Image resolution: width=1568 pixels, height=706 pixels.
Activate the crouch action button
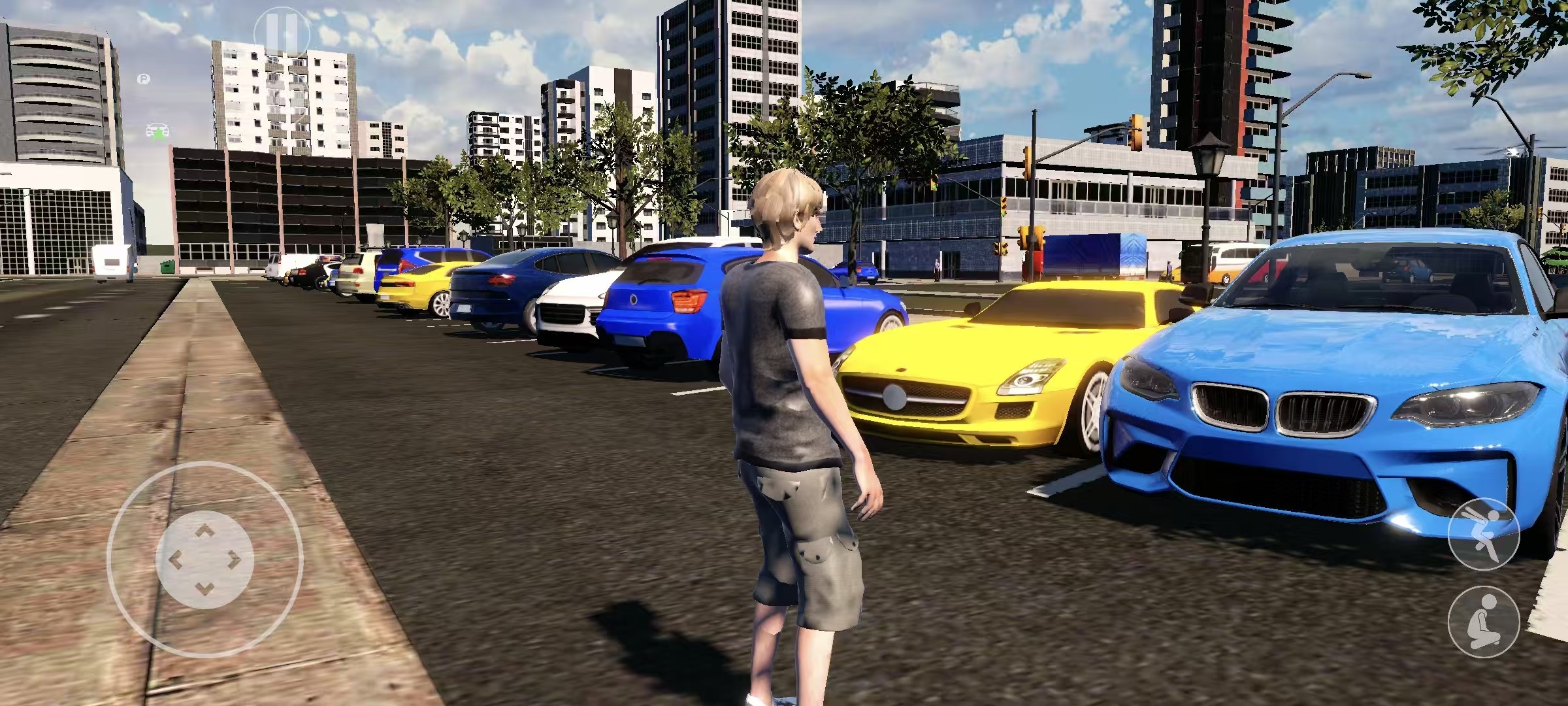[1482, 624]
